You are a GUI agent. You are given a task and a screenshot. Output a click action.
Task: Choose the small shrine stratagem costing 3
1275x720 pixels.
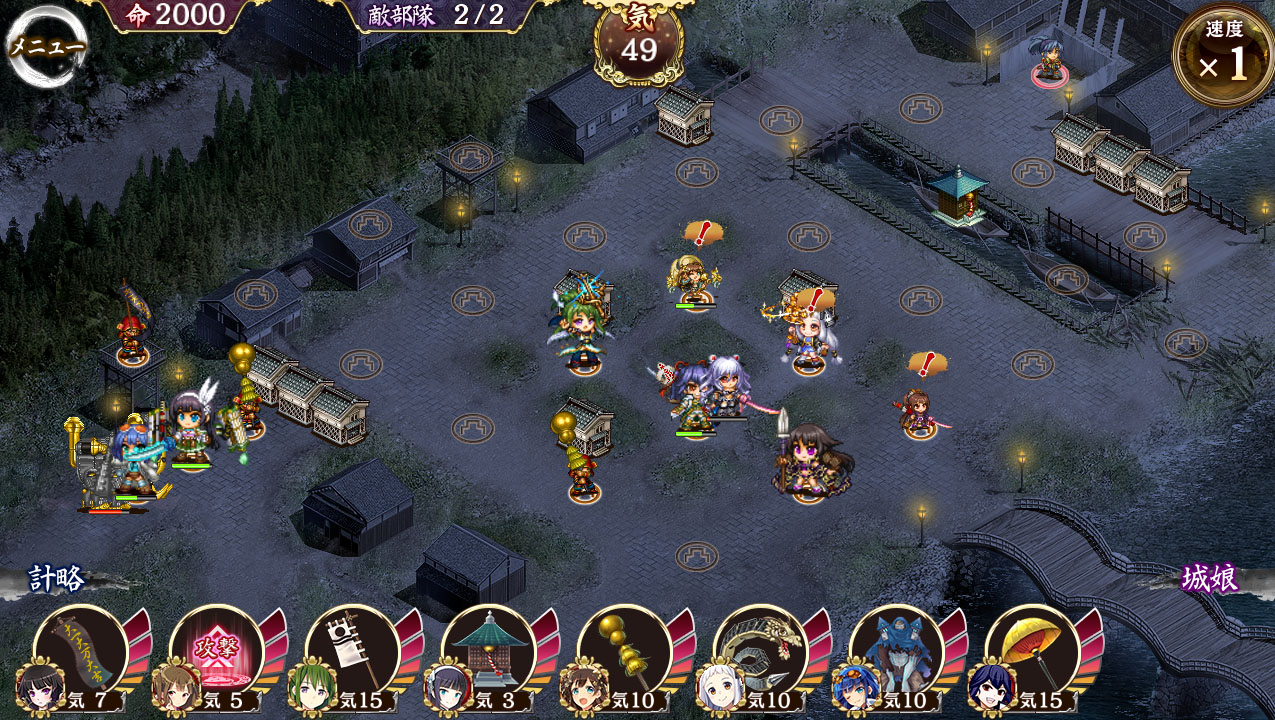pos(490,652)
